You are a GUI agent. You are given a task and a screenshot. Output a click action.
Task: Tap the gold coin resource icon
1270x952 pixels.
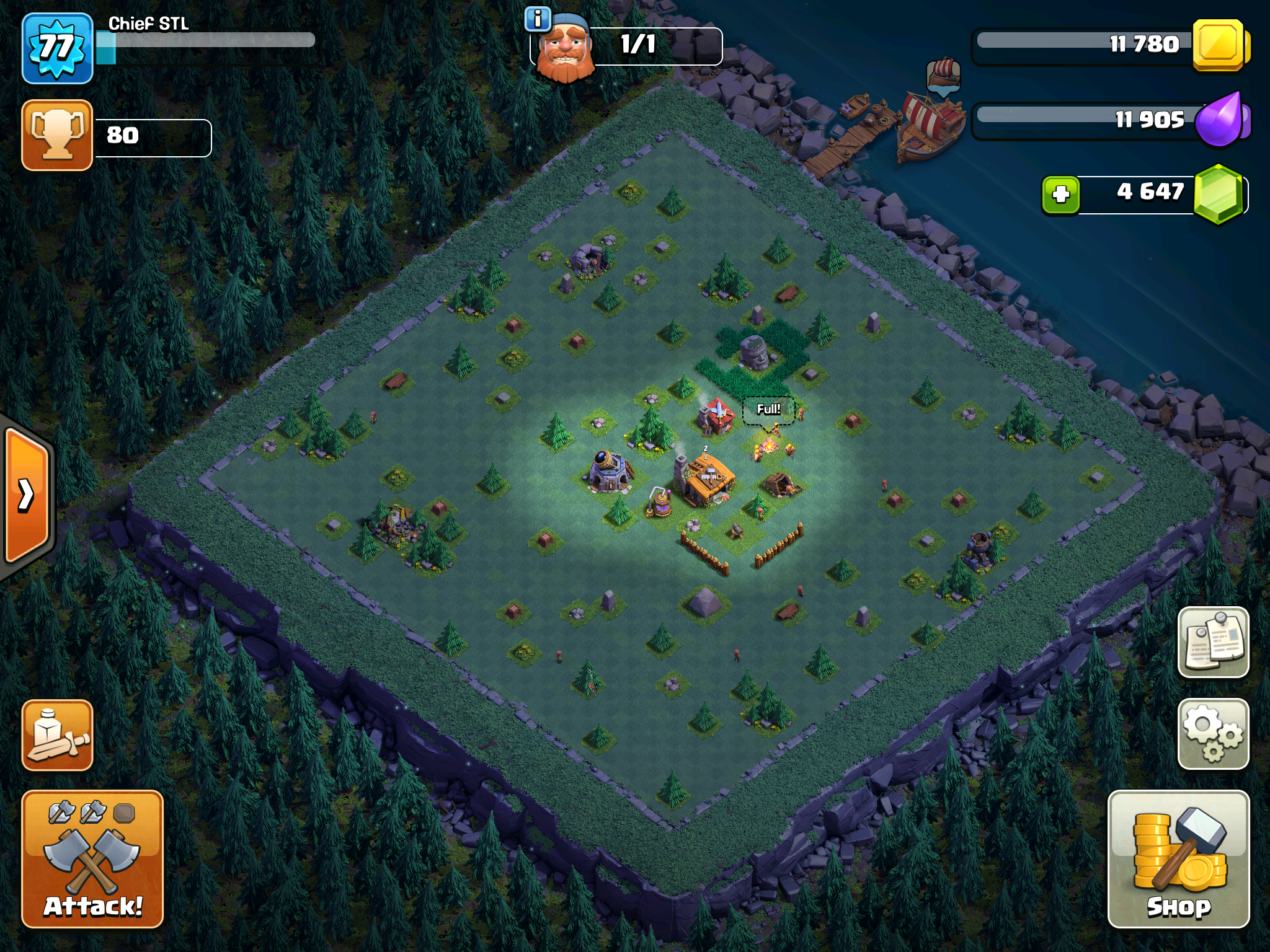[1219, 45]
